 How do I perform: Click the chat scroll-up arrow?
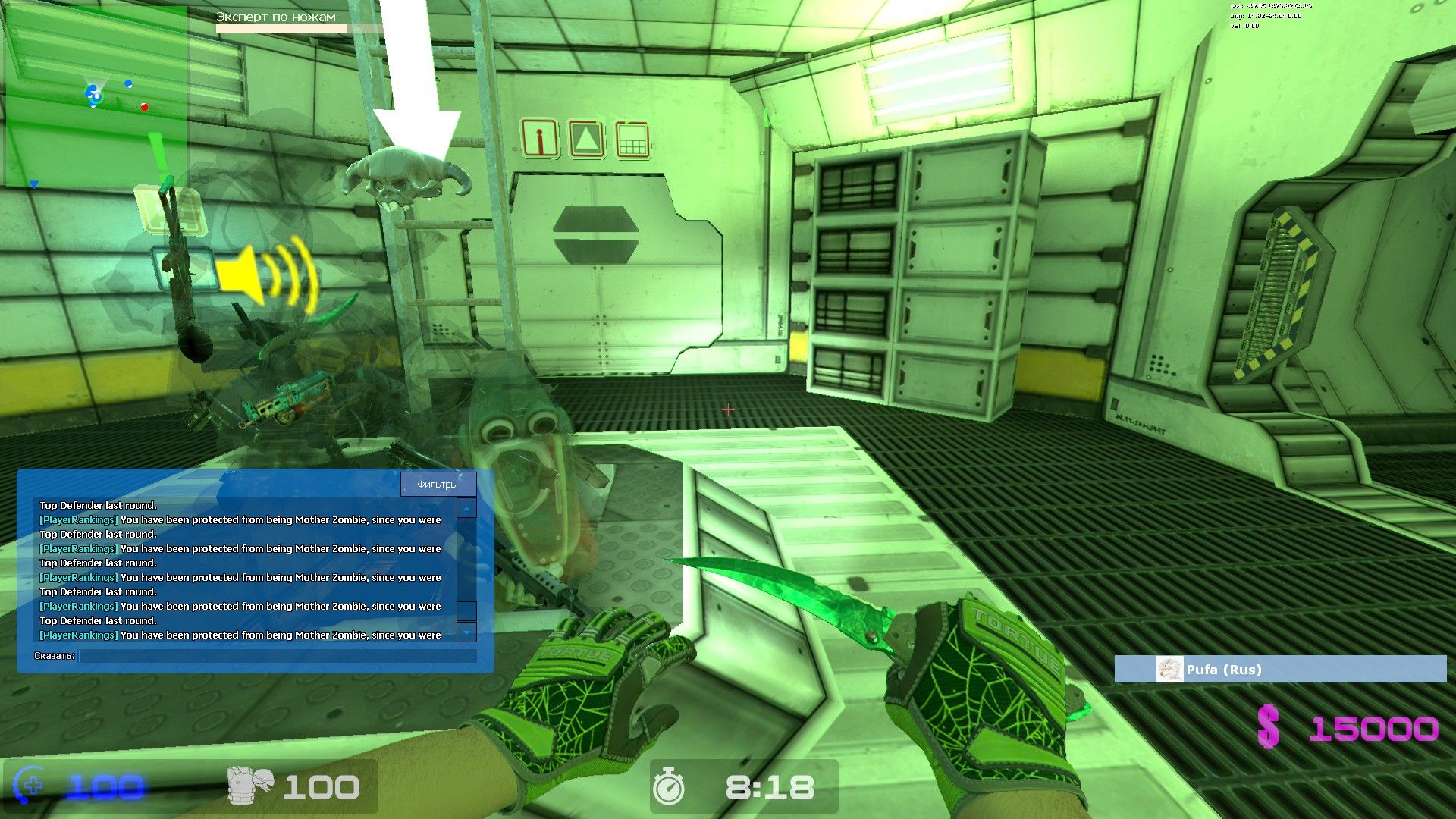click(x=466, y=509)
